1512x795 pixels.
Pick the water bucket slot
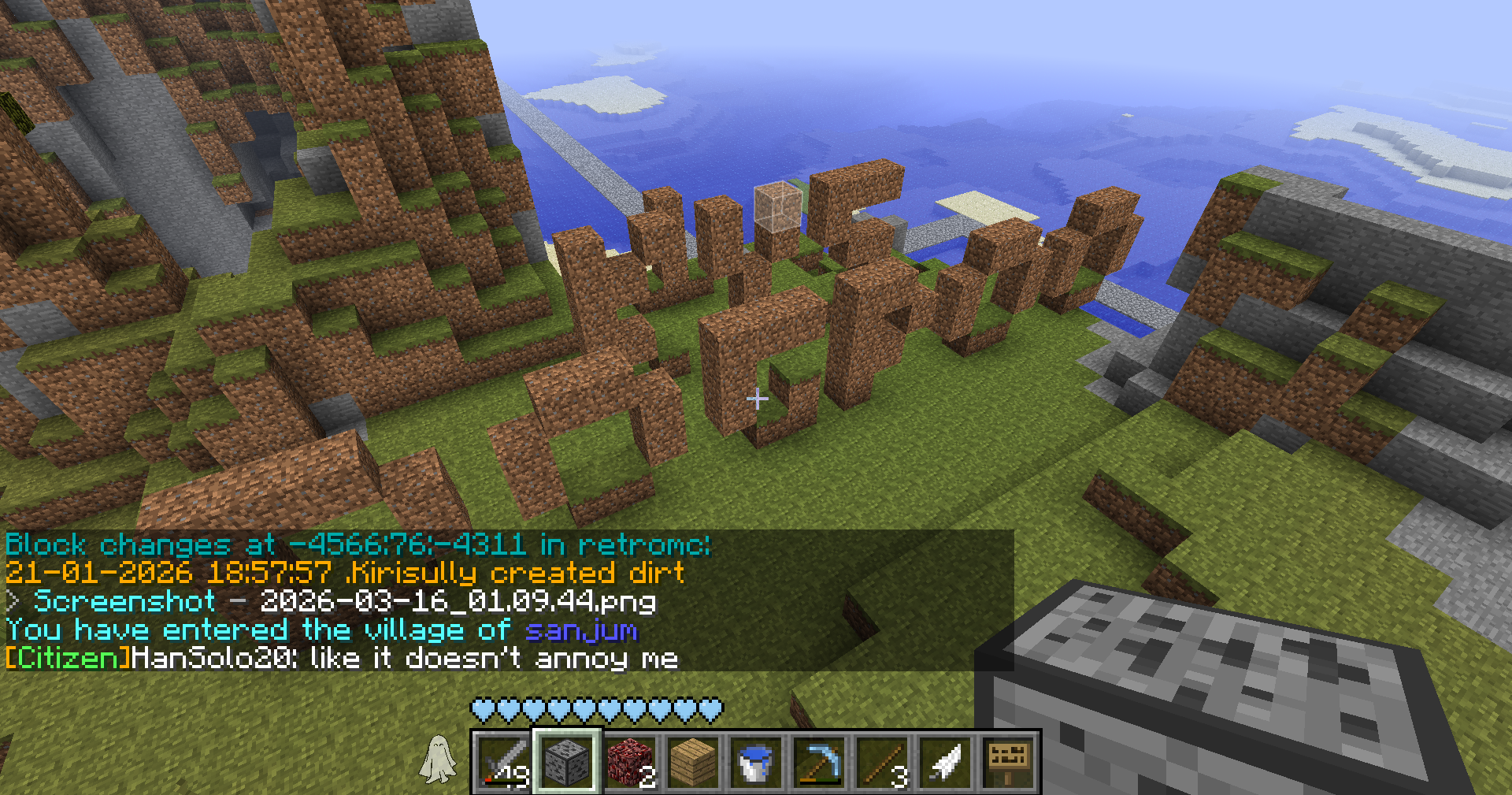756,762
